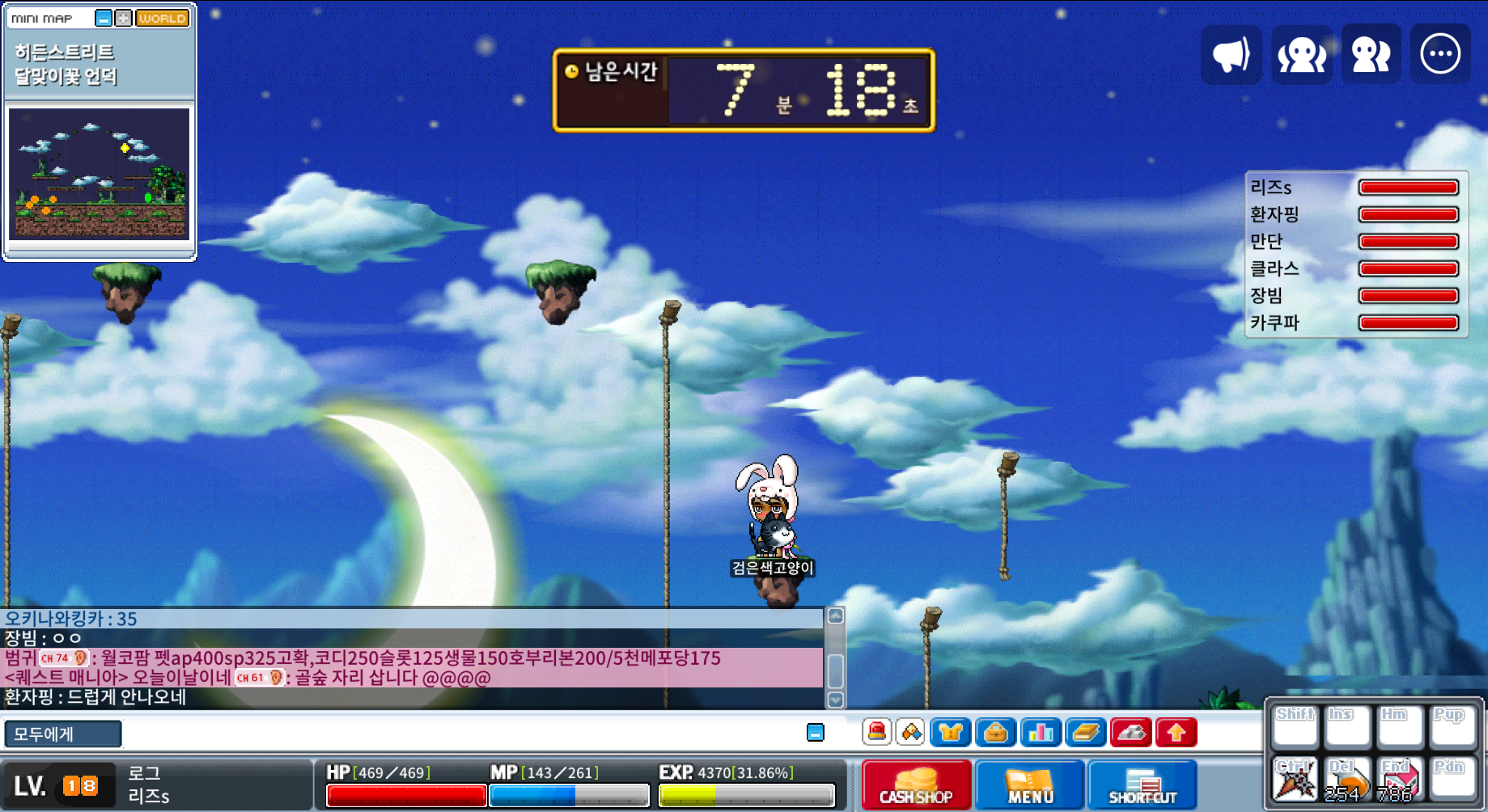1488x812 pixels.
Task: Click the red siren report icon
Action: [876, 733]
